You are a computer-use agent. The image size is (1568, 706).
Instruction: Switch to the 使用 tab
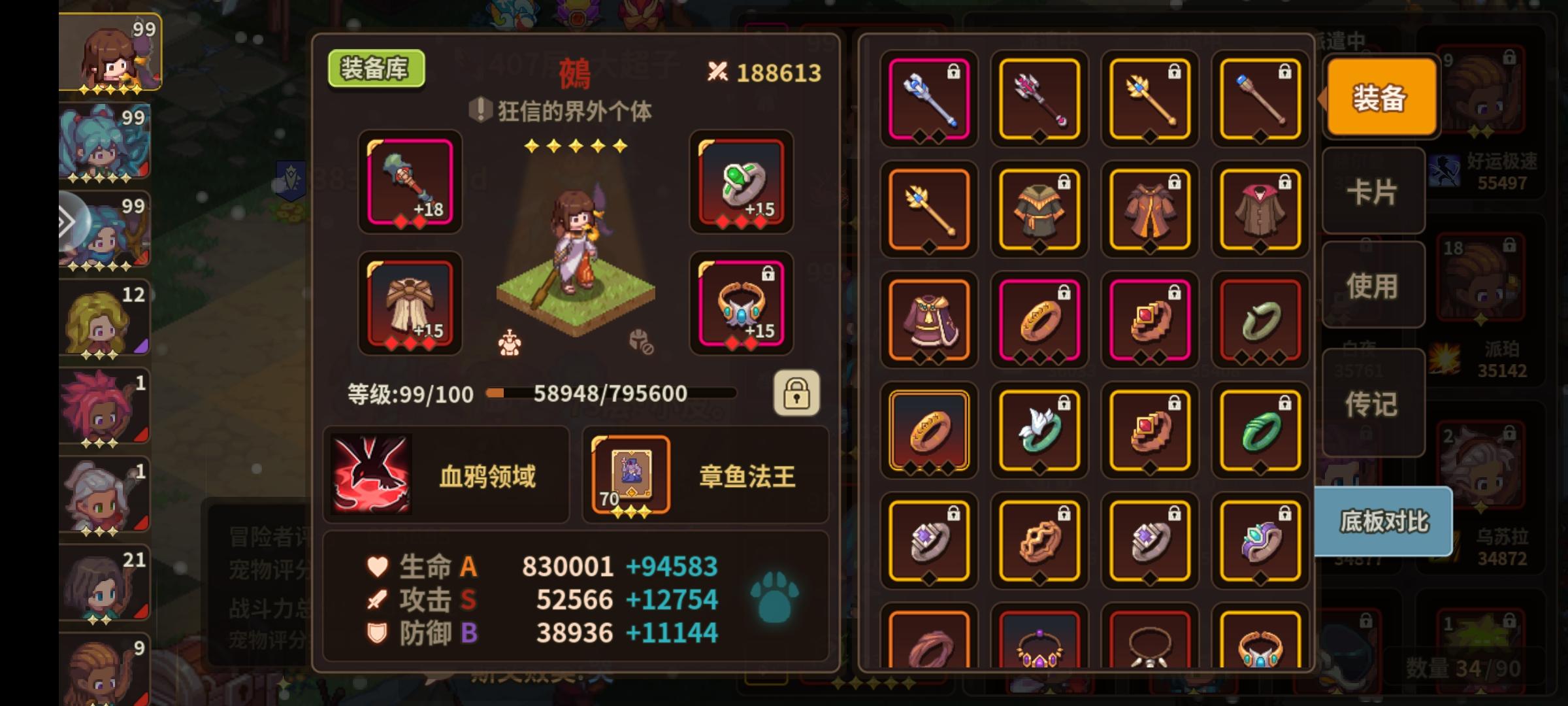(1373, 284)
